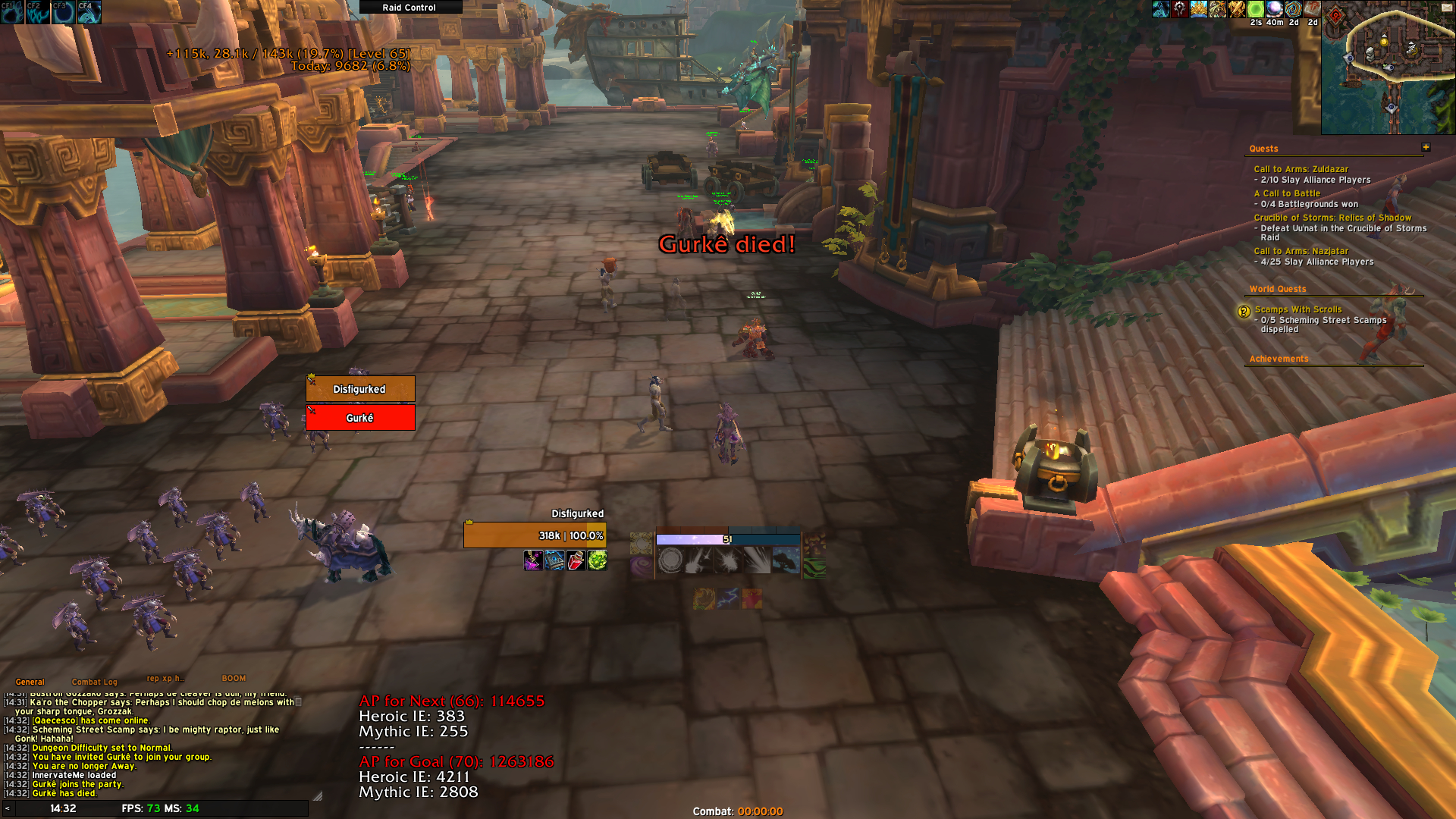Activate the CF4 form button
1456x819 pixels.
point(89,12)
